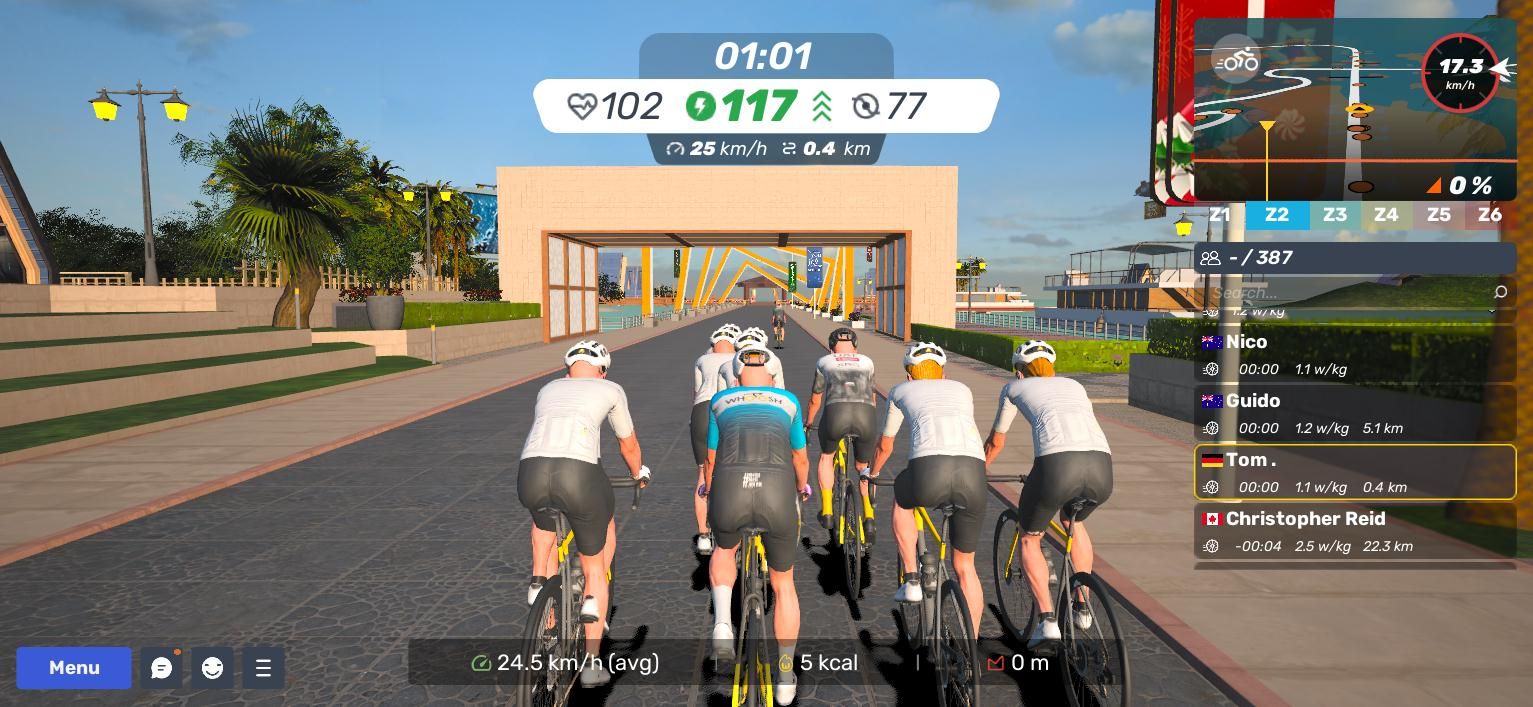The height and width of the screenshot is (707, 1533).
Task: Open the chat speech bubble icon
Action: coord(161,668)
